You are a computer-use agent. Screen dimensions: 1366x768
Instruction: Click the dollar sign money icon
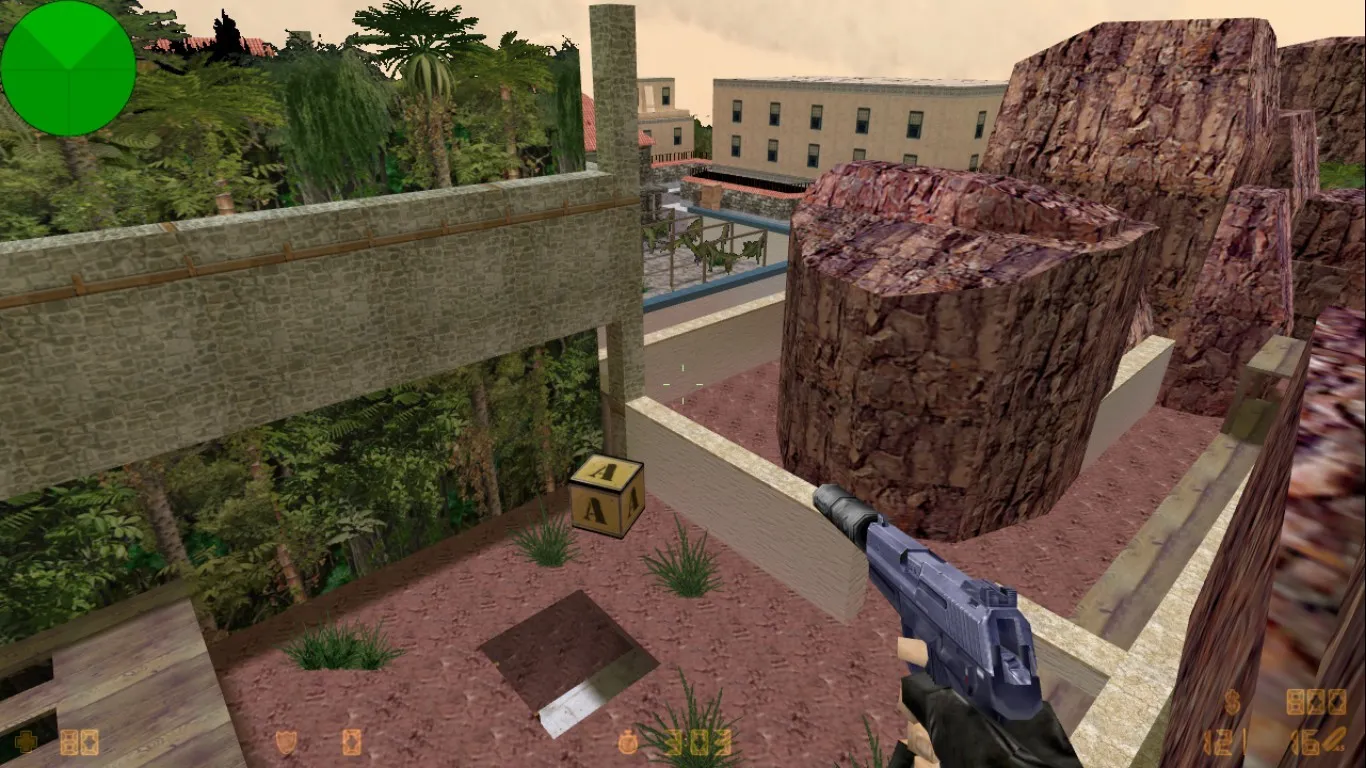tap(1232, 702)
